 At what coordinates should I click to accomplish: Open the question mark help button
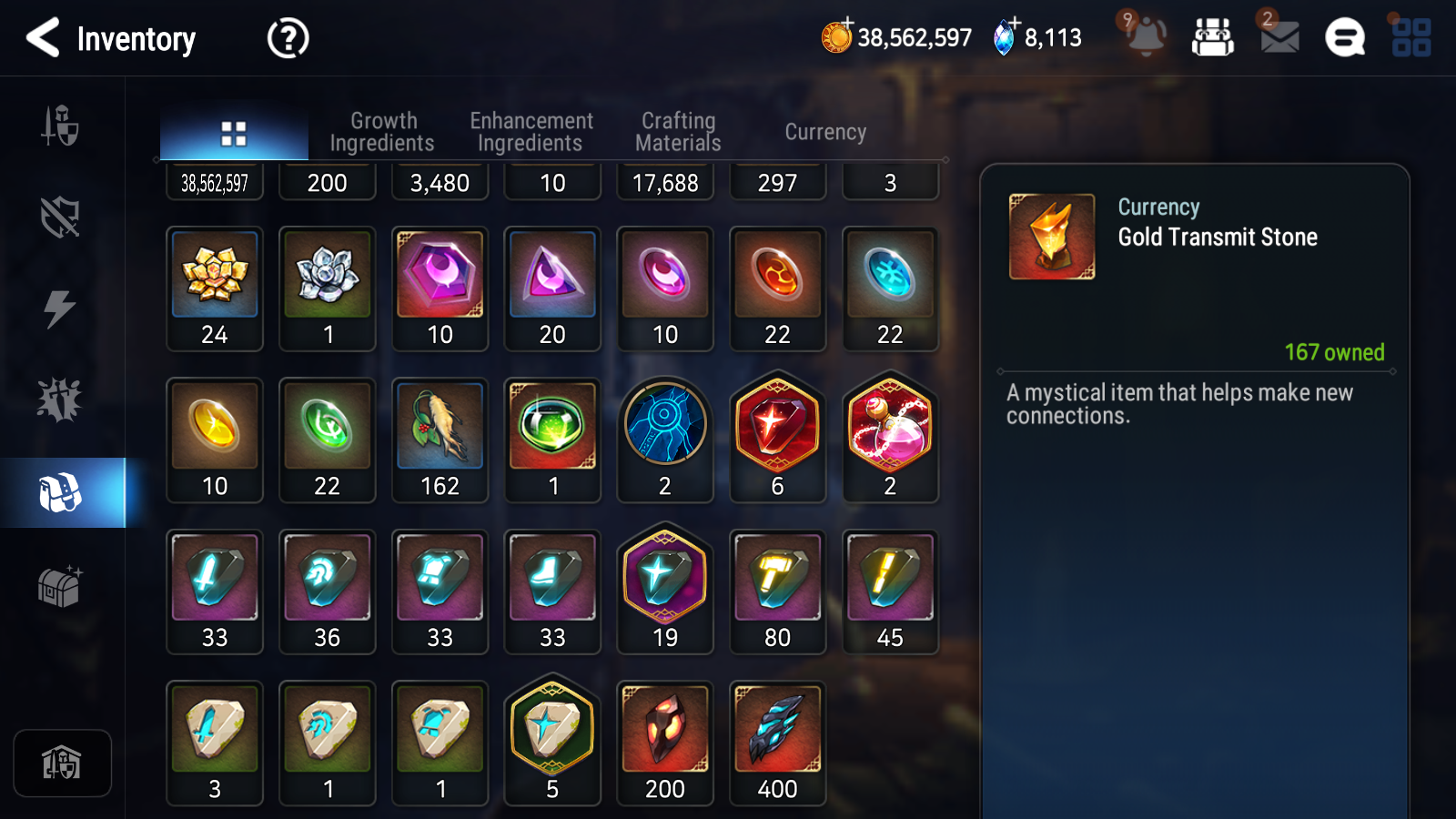click(x=288, y=39)
